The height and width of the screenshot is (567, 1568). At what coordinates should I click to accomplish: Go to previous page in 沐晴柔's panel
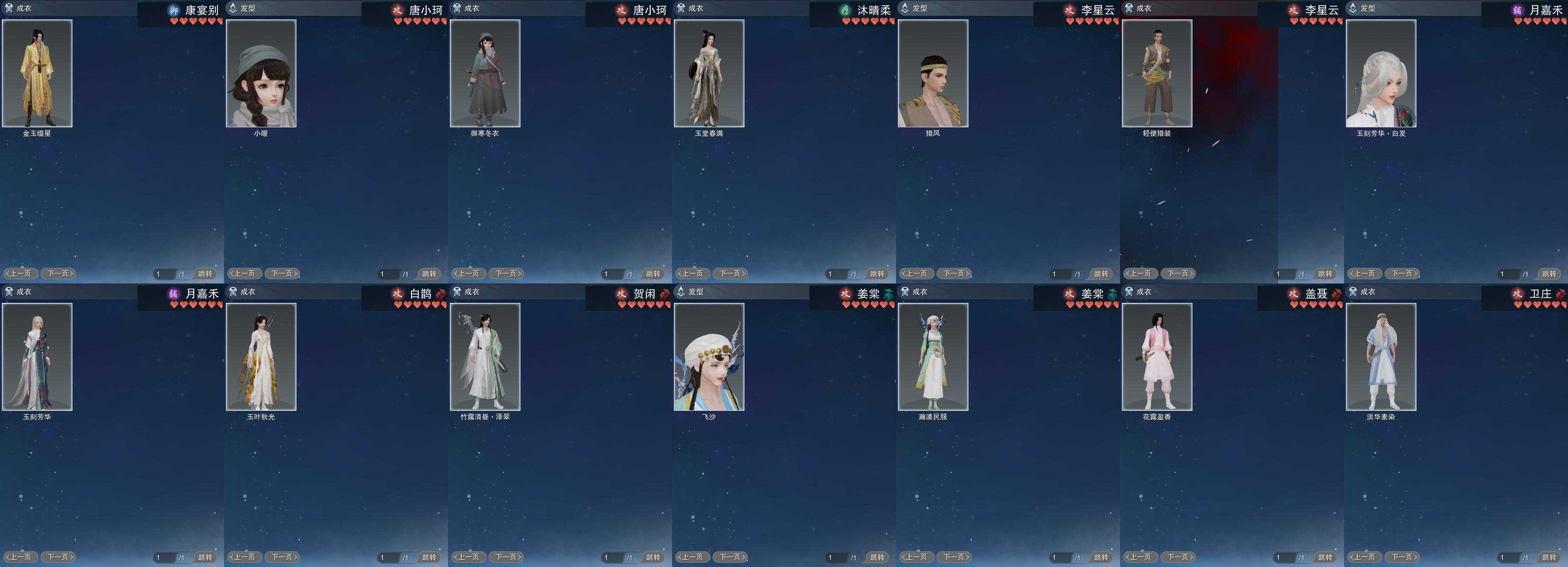click(692, 274)
